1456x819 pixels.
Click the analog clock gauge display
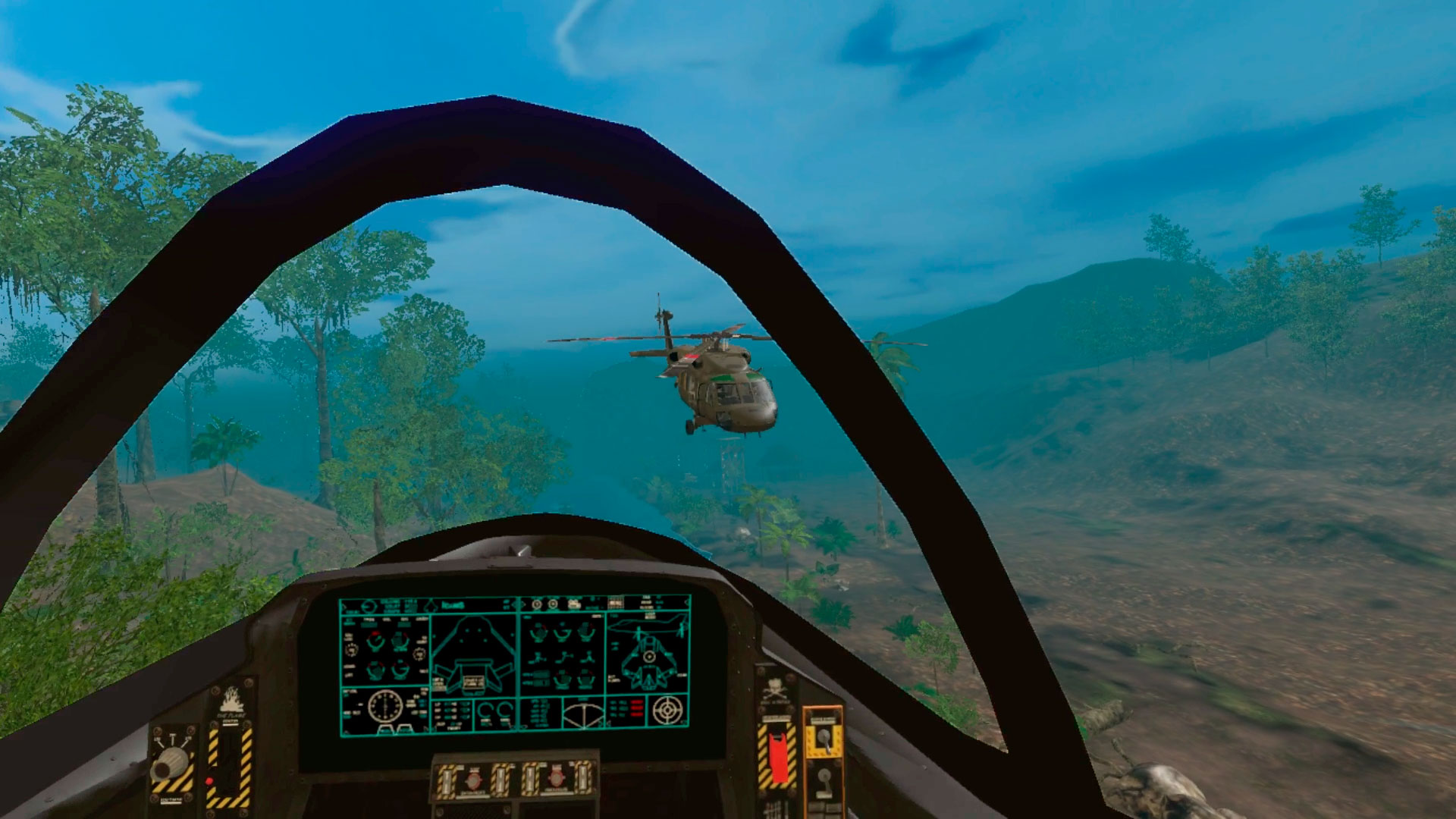(x=385, y=706)
